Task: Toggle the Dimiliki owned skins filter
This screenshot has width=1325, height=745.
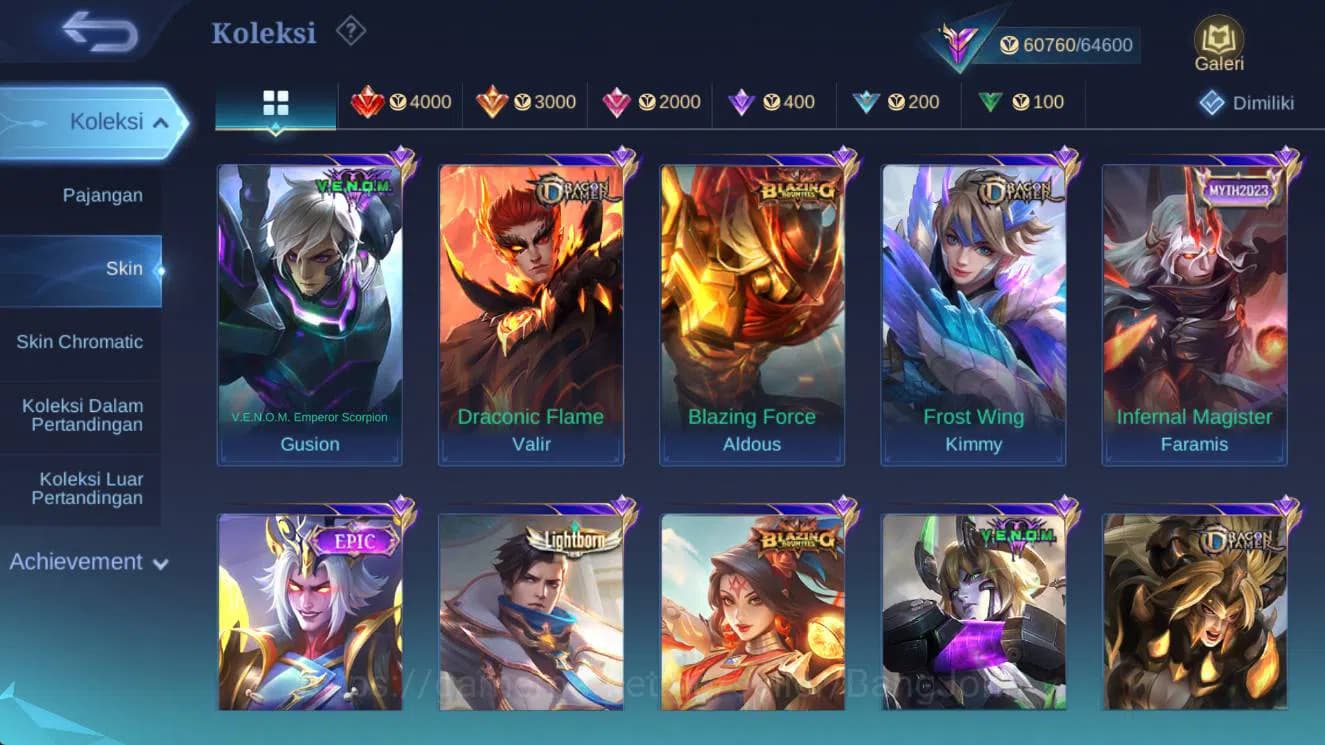Action: point(1249,101)
